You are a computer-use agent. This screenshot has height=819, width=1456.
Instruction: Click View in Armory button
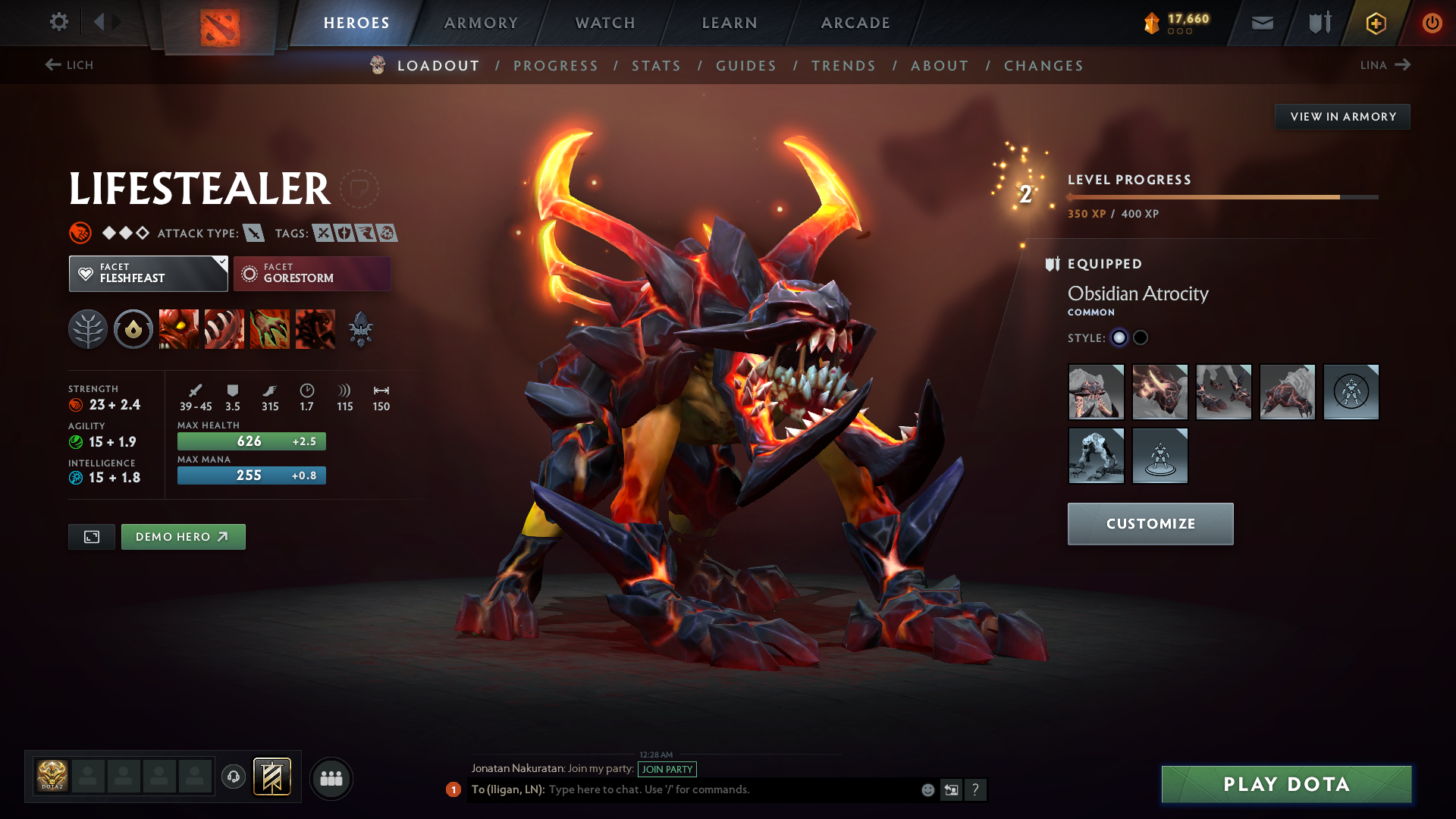(1342, 117)
